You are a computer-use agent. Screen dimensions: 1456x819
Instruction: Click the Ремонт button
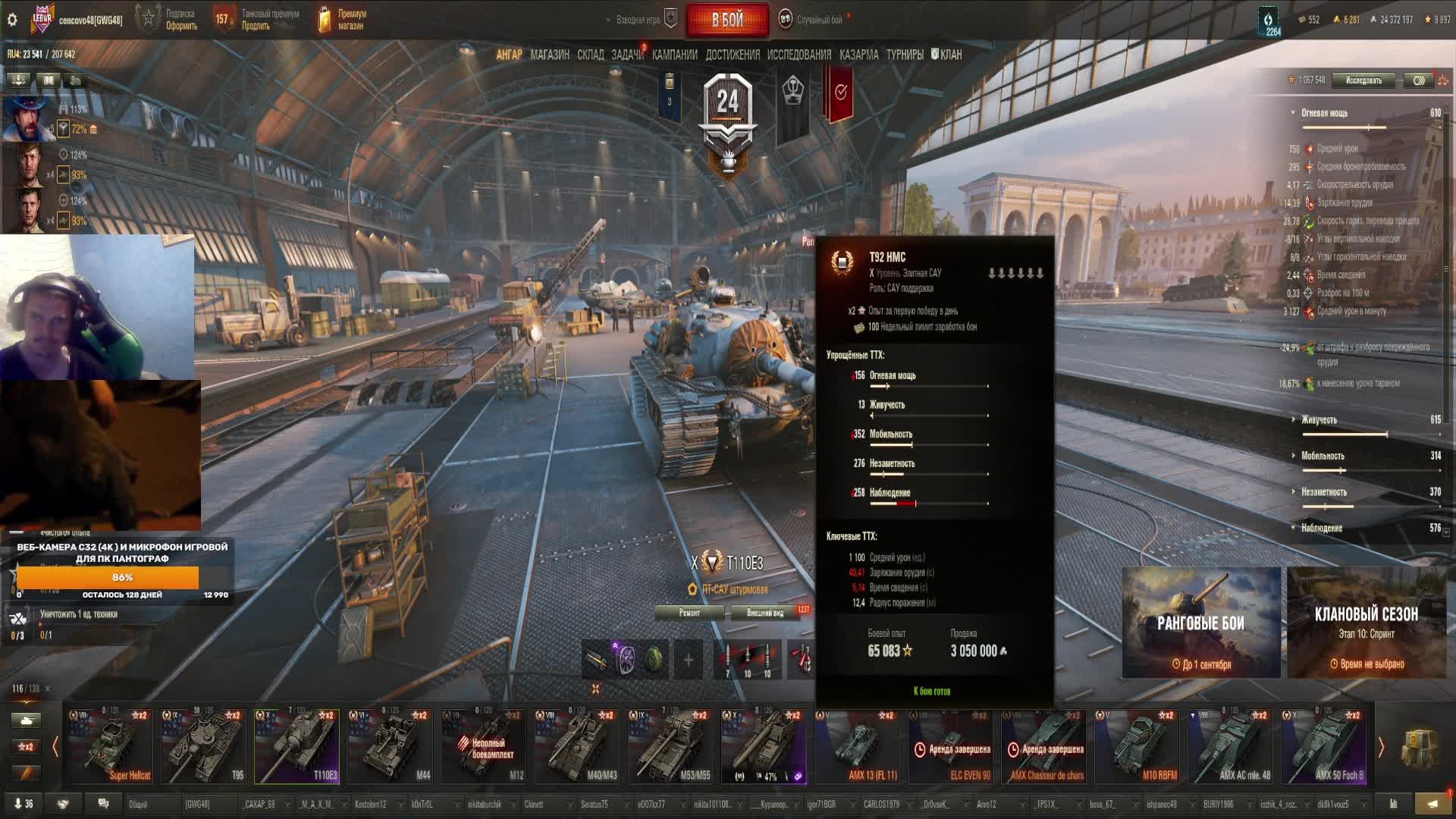pyautogui.click(x=689, y=613)
